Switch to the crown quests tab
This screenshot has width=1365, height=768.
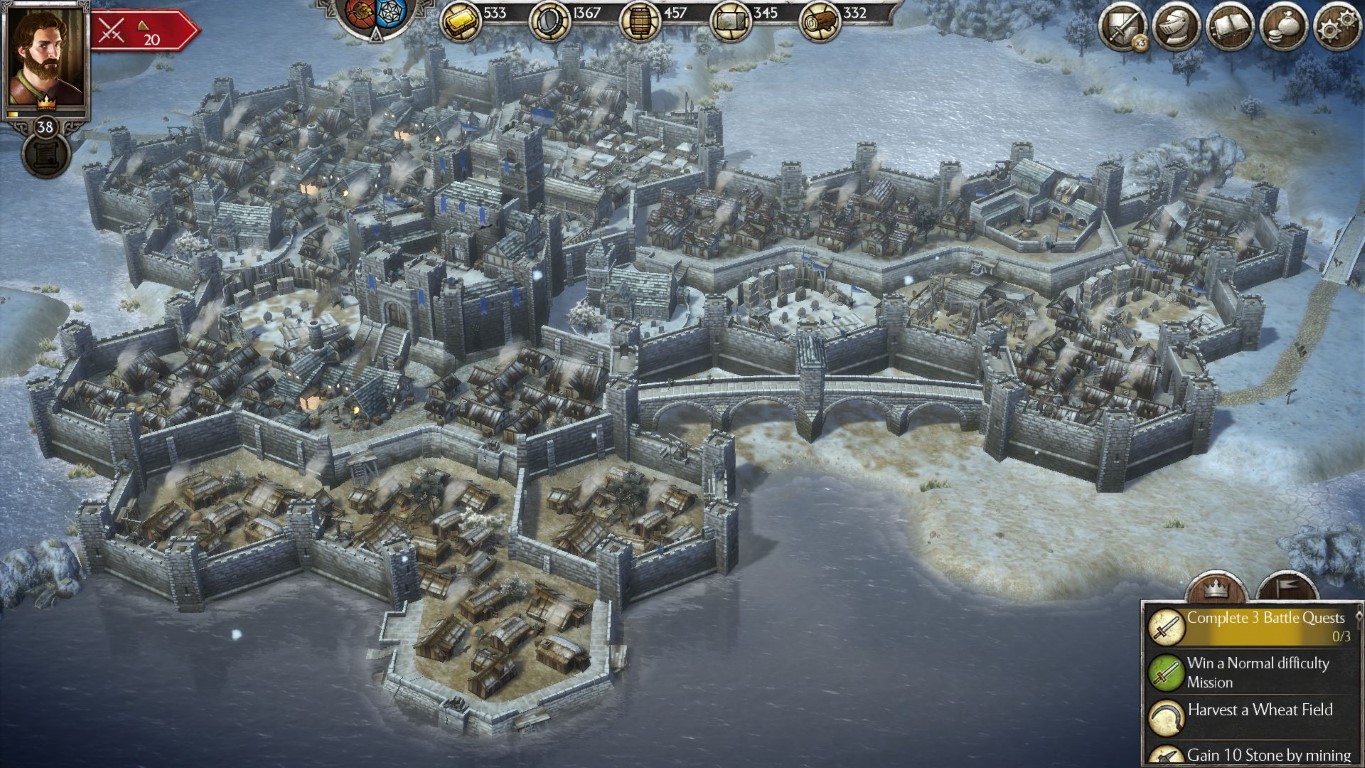tap(1215, 586)
